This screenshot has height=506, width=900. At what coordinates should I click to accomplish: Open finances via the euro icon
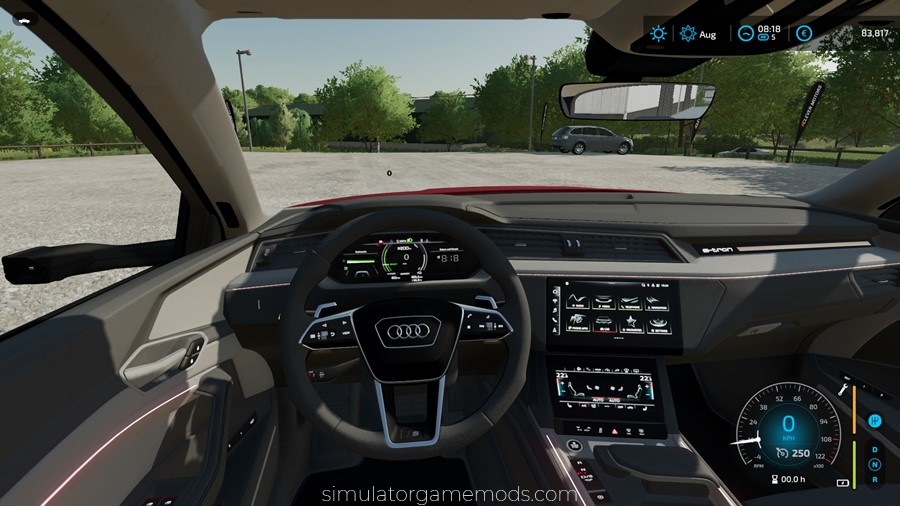[804, 33]
